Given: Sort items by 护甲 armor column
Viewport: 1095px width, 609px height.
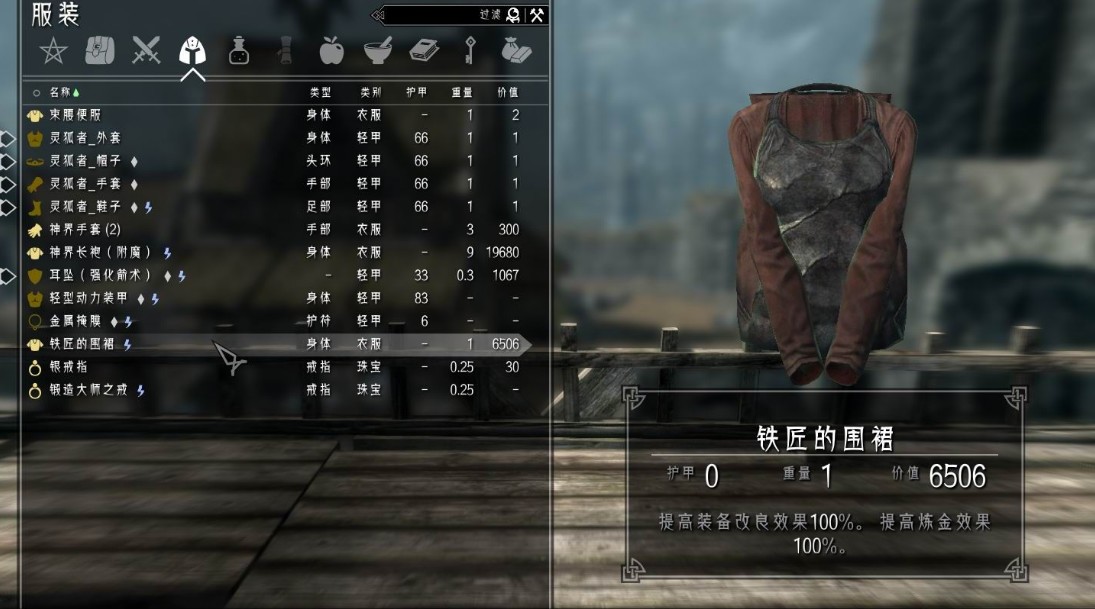Looking at the screenshot, I should point(417,92).
